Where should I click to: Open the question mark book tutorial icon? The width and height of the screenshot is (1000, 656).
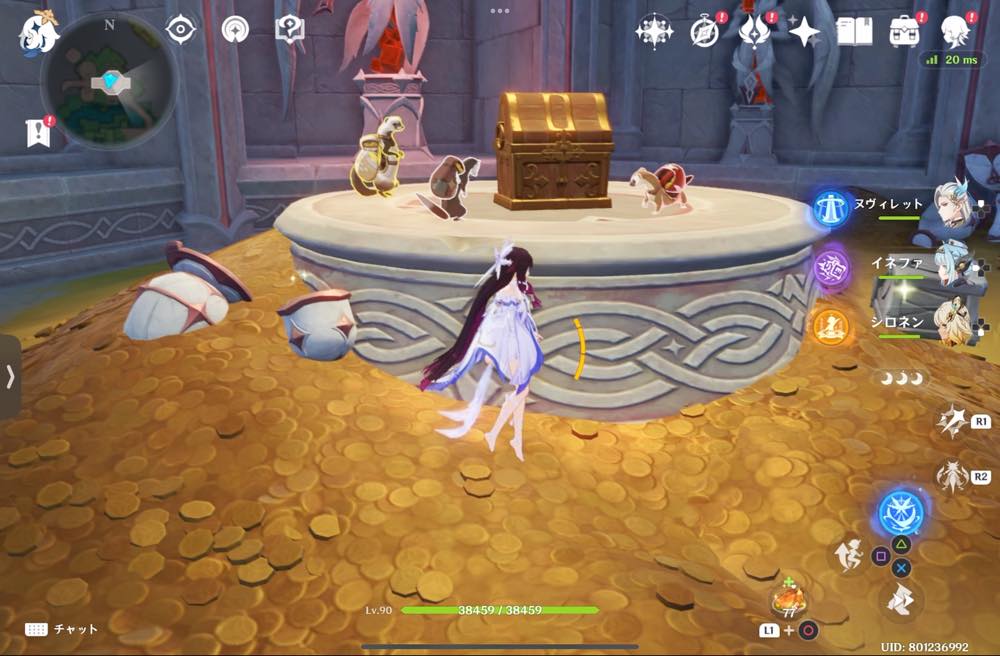(x=289, y=29)
